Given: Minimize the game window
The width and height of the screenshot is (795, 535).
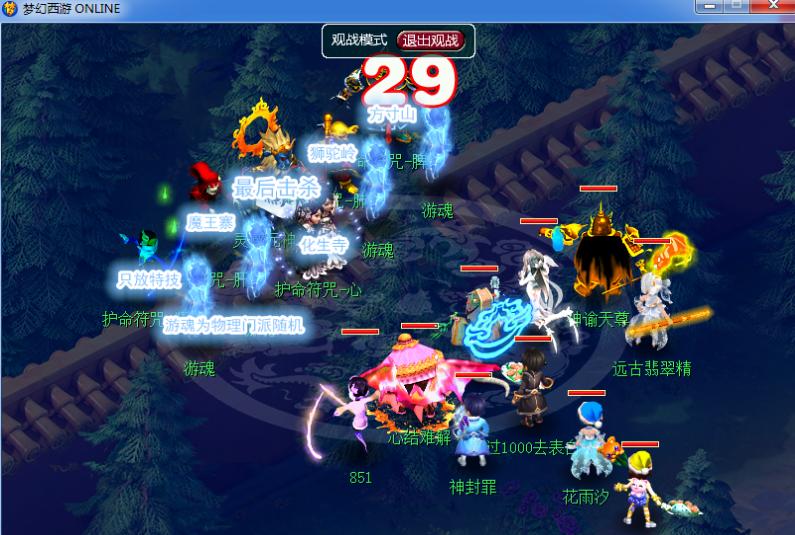Looking at the screenshot, I should point(710,6).
